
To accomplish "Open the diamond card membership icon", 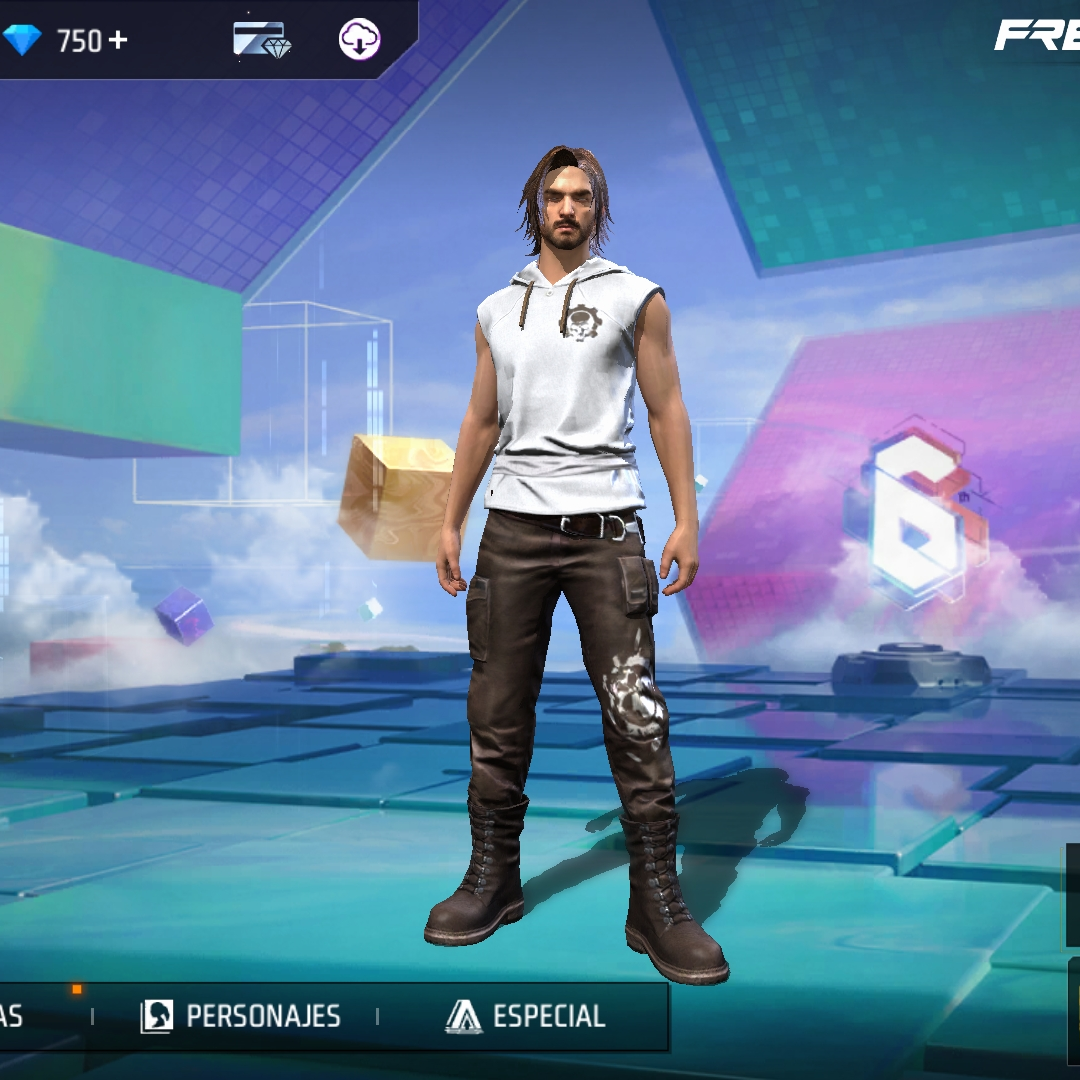I will click(261, 40).
